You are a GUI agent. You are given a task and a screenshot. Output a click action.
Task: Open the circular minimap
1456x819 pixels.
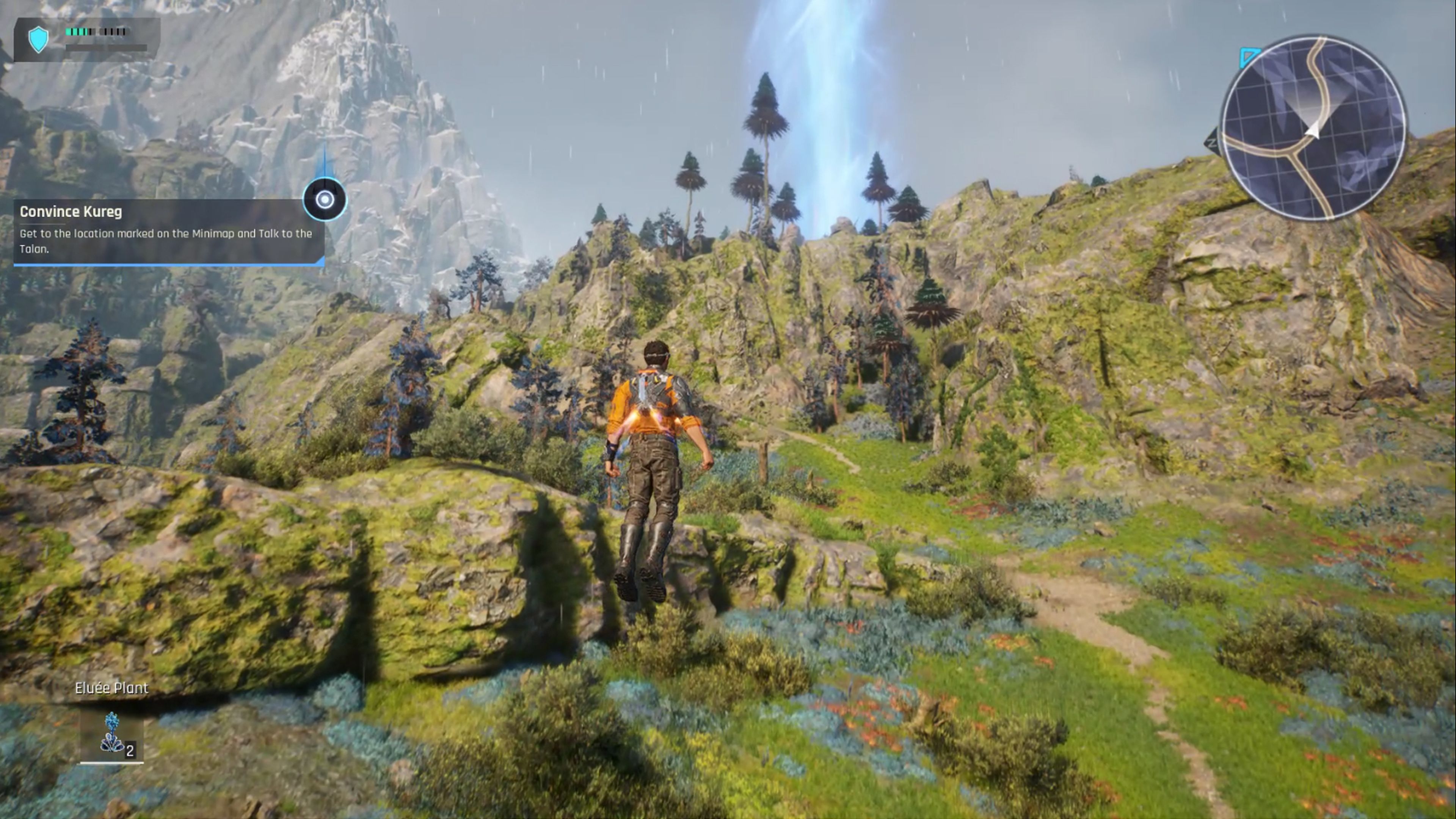[1312, 128]
